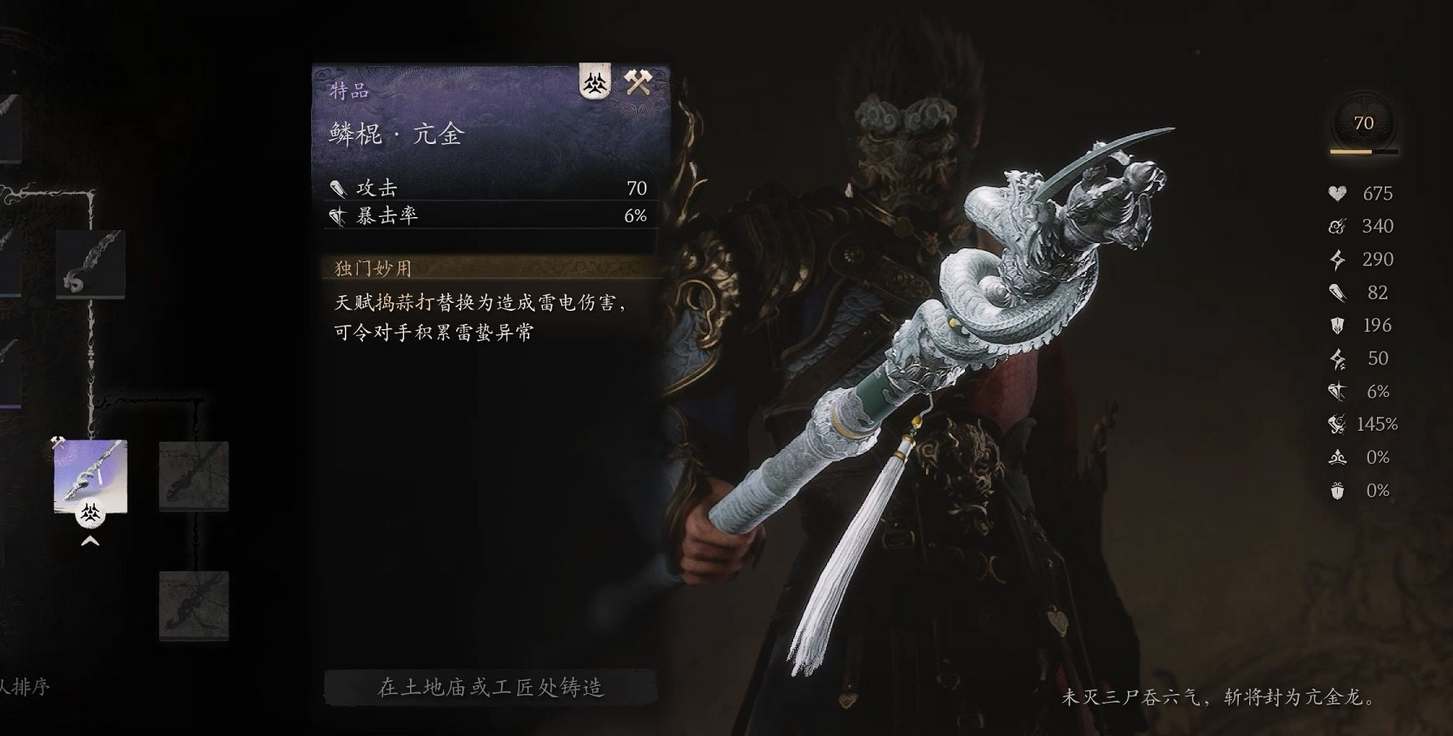Click the health heart icon in the stats panel
1453x736 pixels.
[1337, 193]
